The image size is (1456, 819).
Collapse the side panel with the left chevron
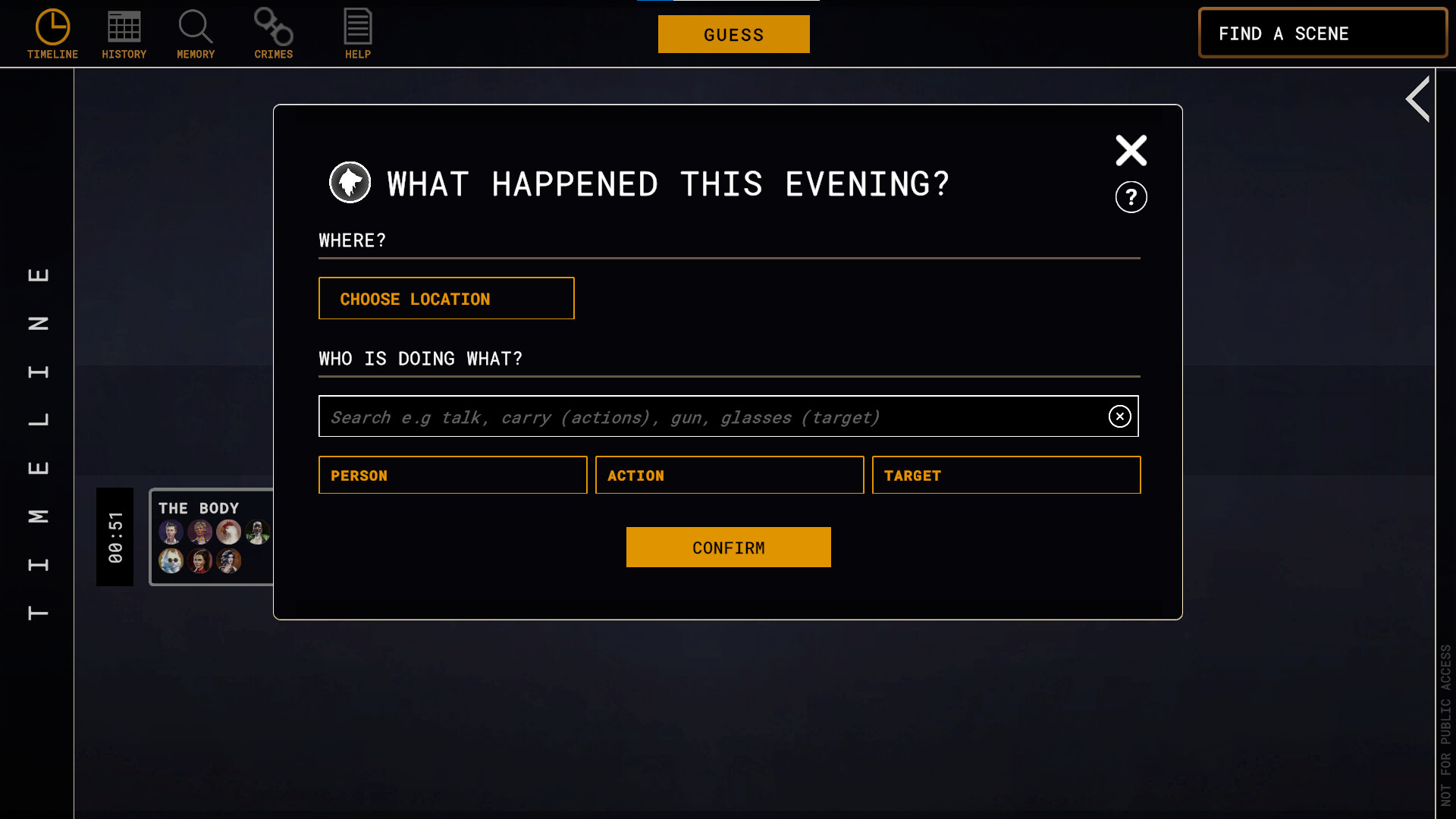pyautogui.click(x=1419, y=99)
